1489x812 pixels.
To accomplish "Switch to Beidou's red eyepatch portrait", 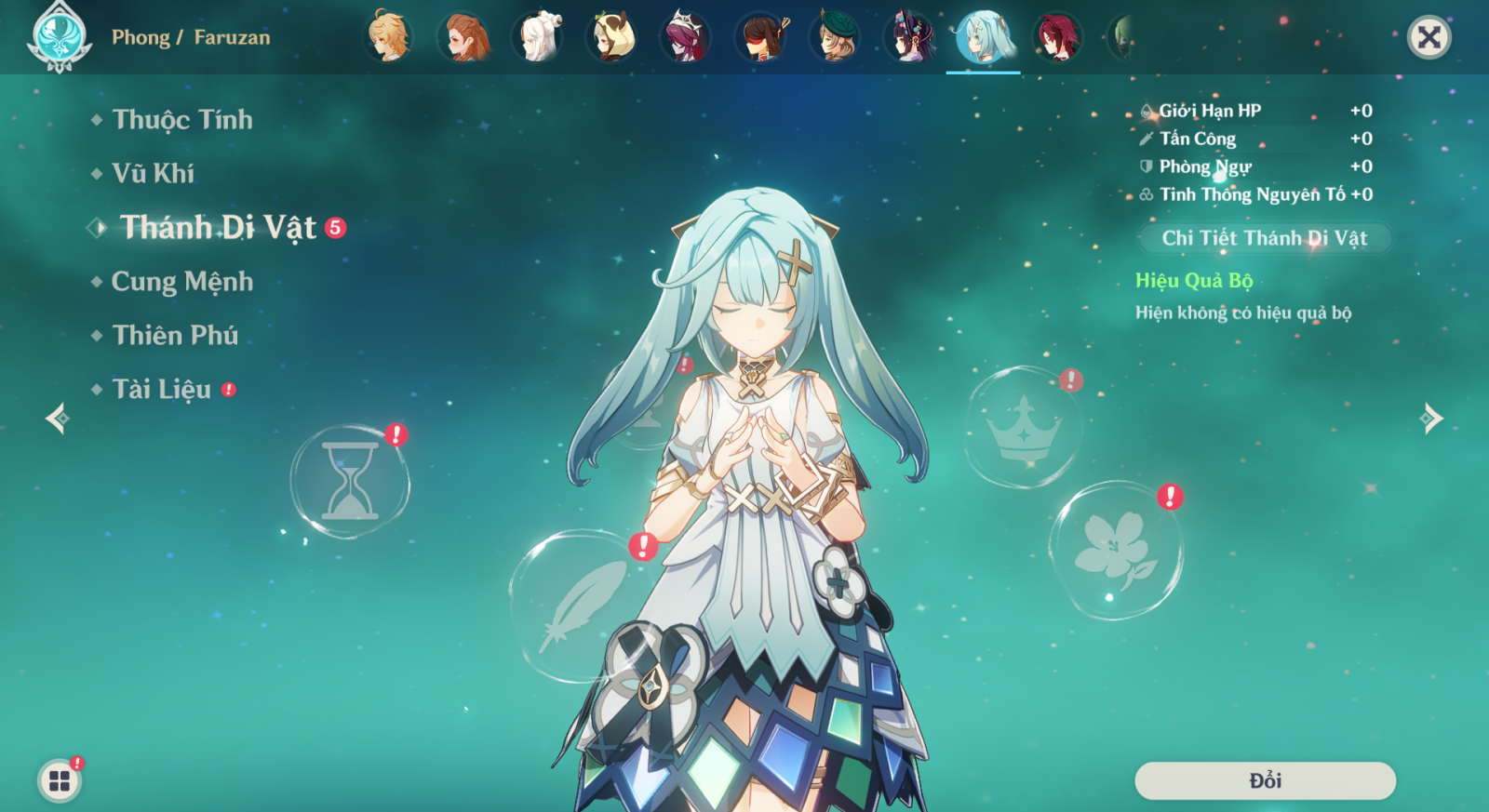I will pos(761,37).
